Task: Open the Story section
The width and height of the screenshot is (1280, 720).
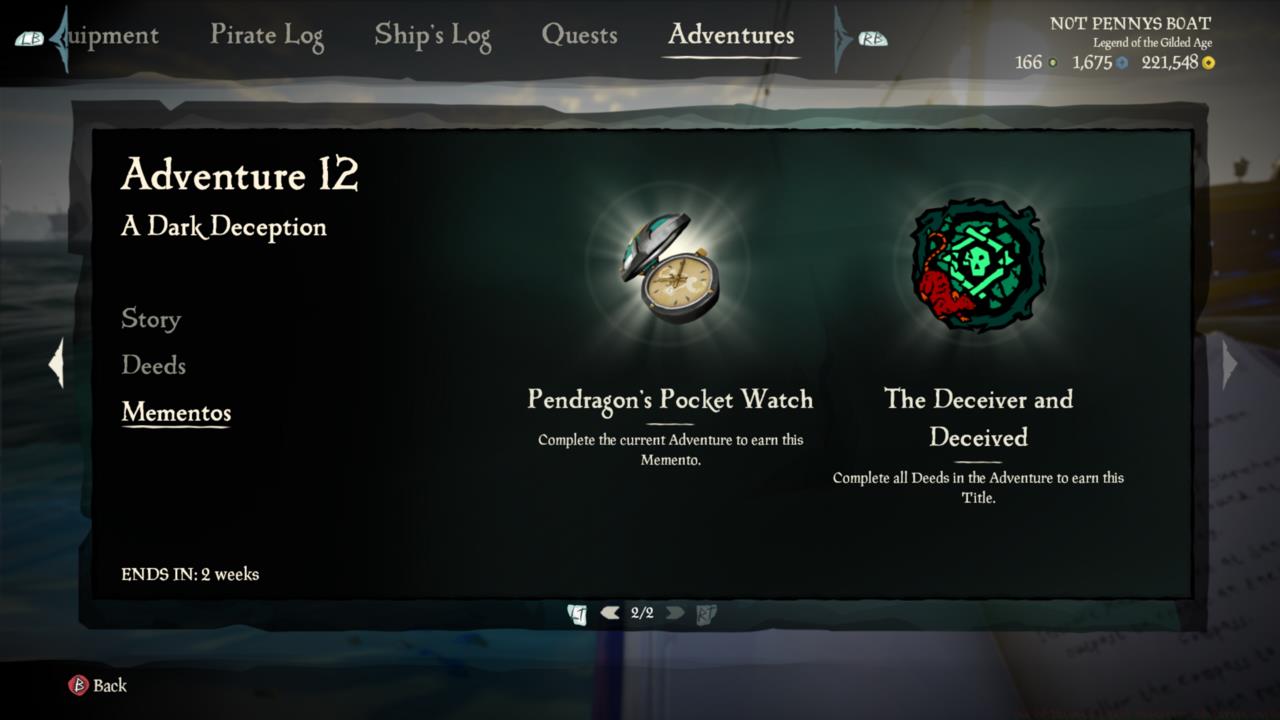Action: (x=150, y=320)
